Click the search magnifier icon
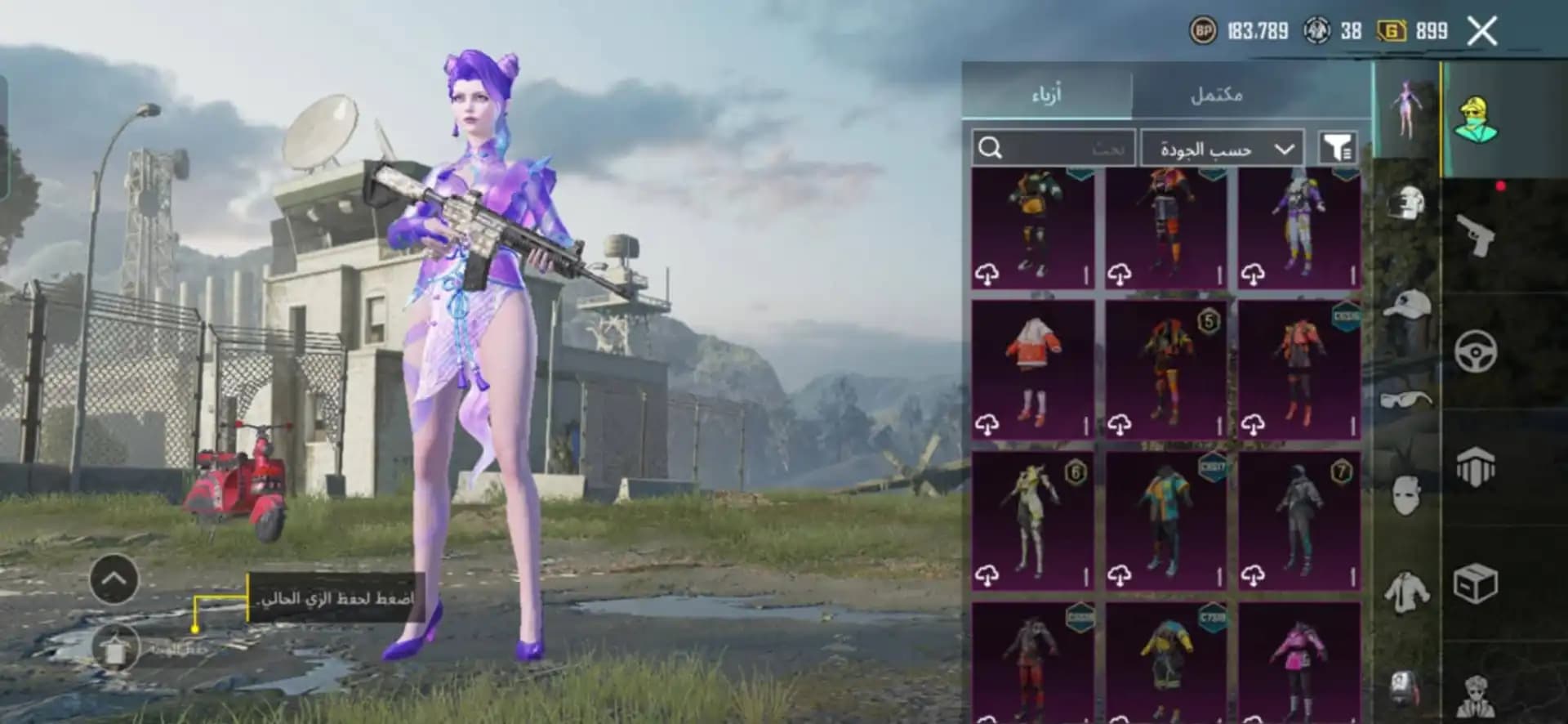The height and width of the screenshot is (724, 1568). (x=991, y=149)
